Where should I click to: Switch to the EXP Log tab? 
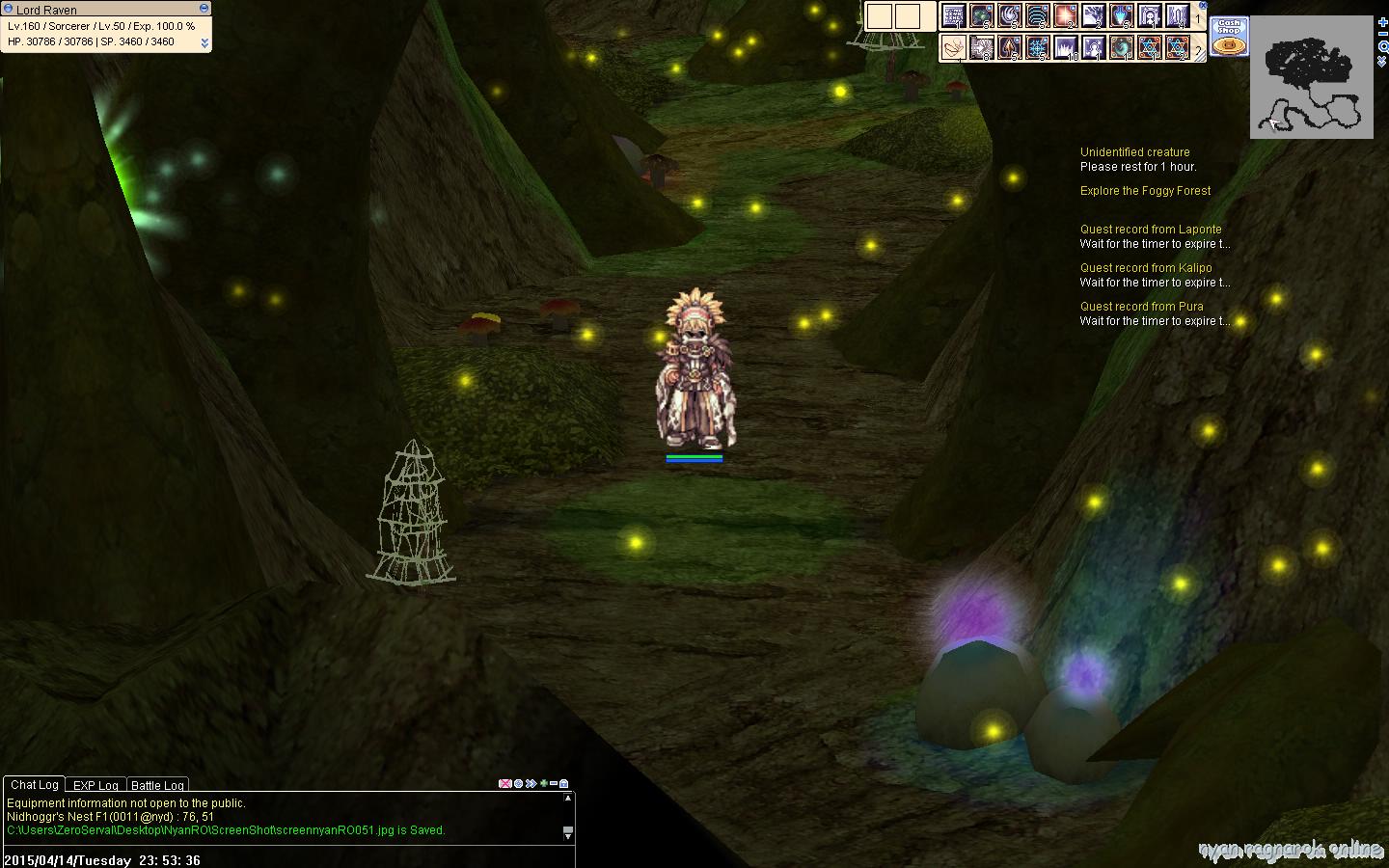click(95, 786)
